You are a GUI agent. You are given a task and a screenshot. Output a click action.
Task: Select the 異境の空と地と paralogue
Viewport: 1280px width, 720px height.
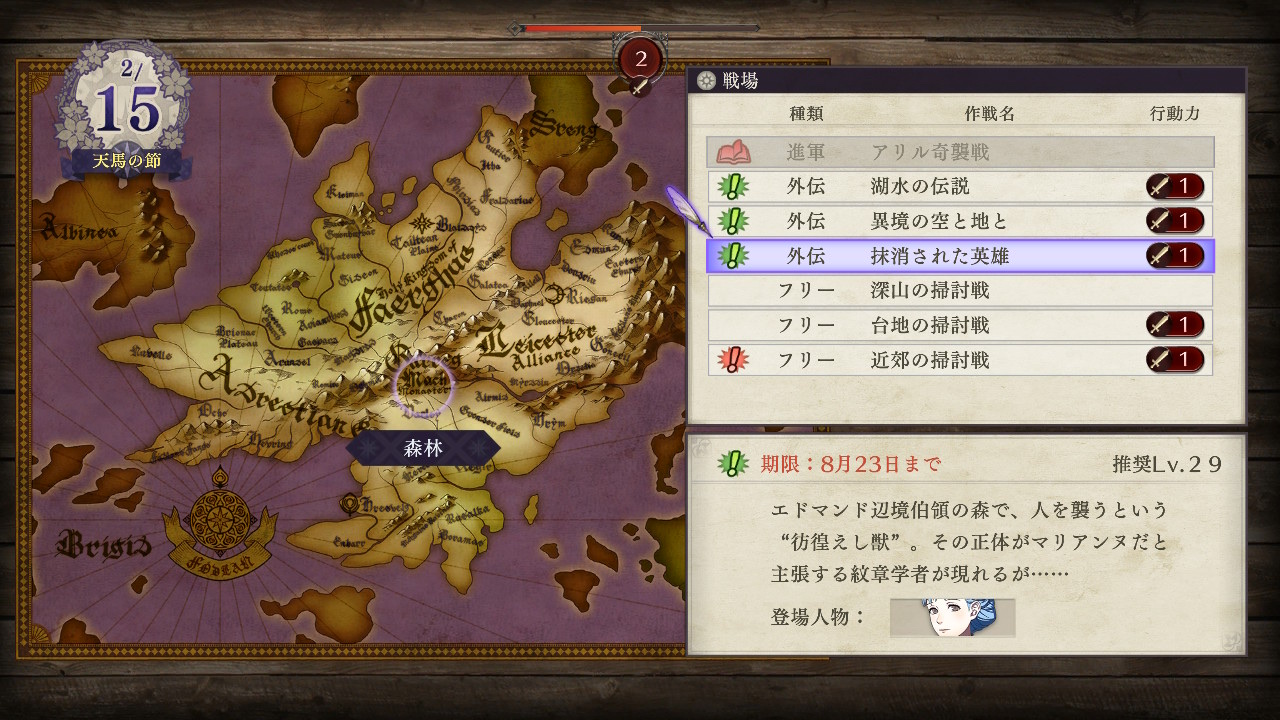tap(960, 221)
